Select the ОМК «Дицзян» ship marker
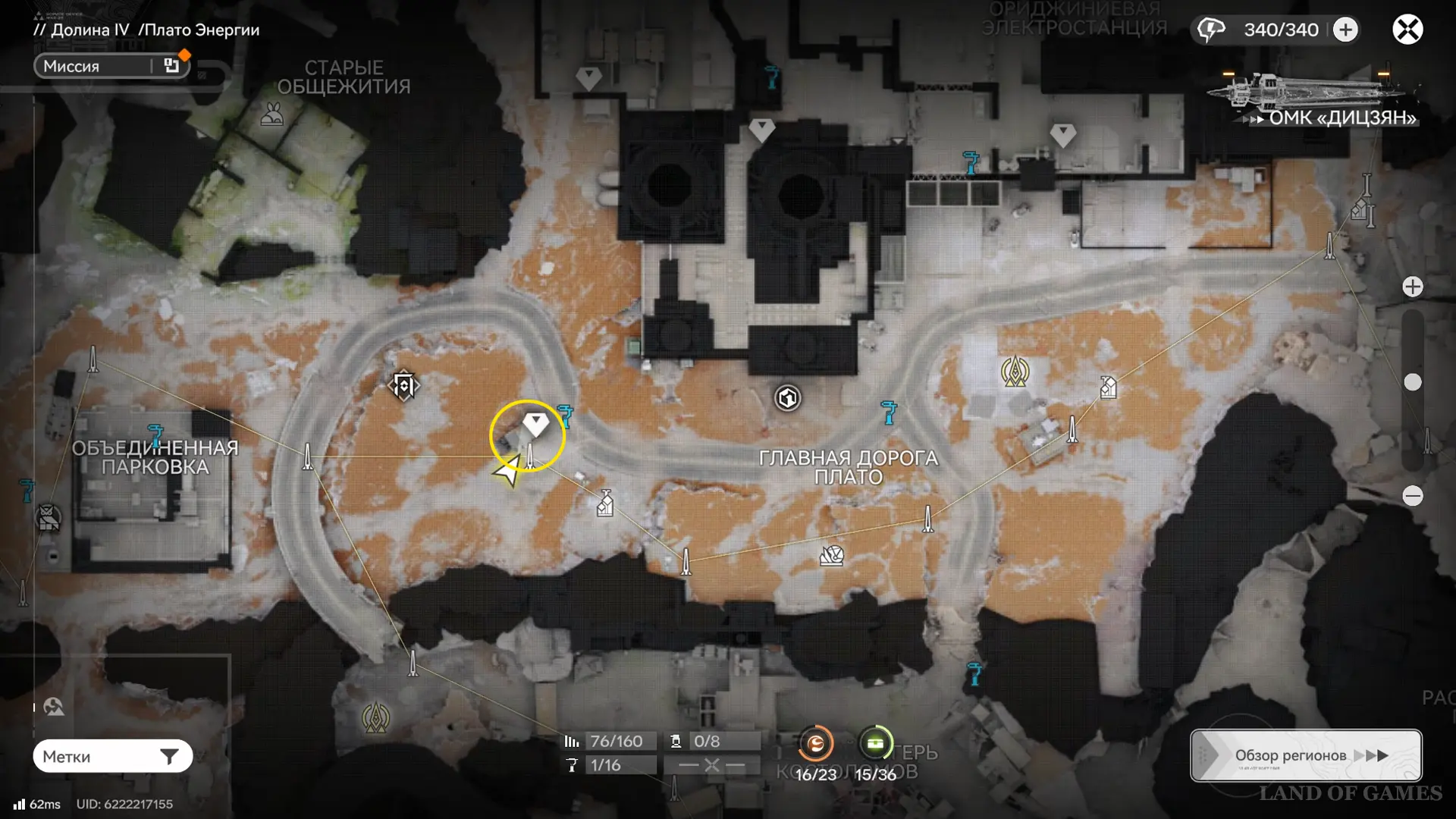The width and height of the screenshot is (1456, 819). click(1312, 97)
